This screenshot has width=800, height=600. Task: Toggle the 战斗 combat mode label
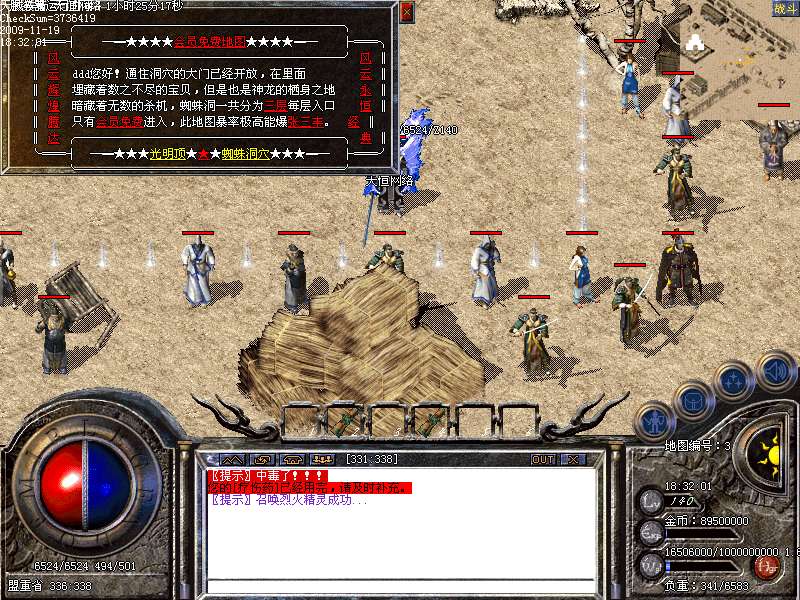coord(784,9)
